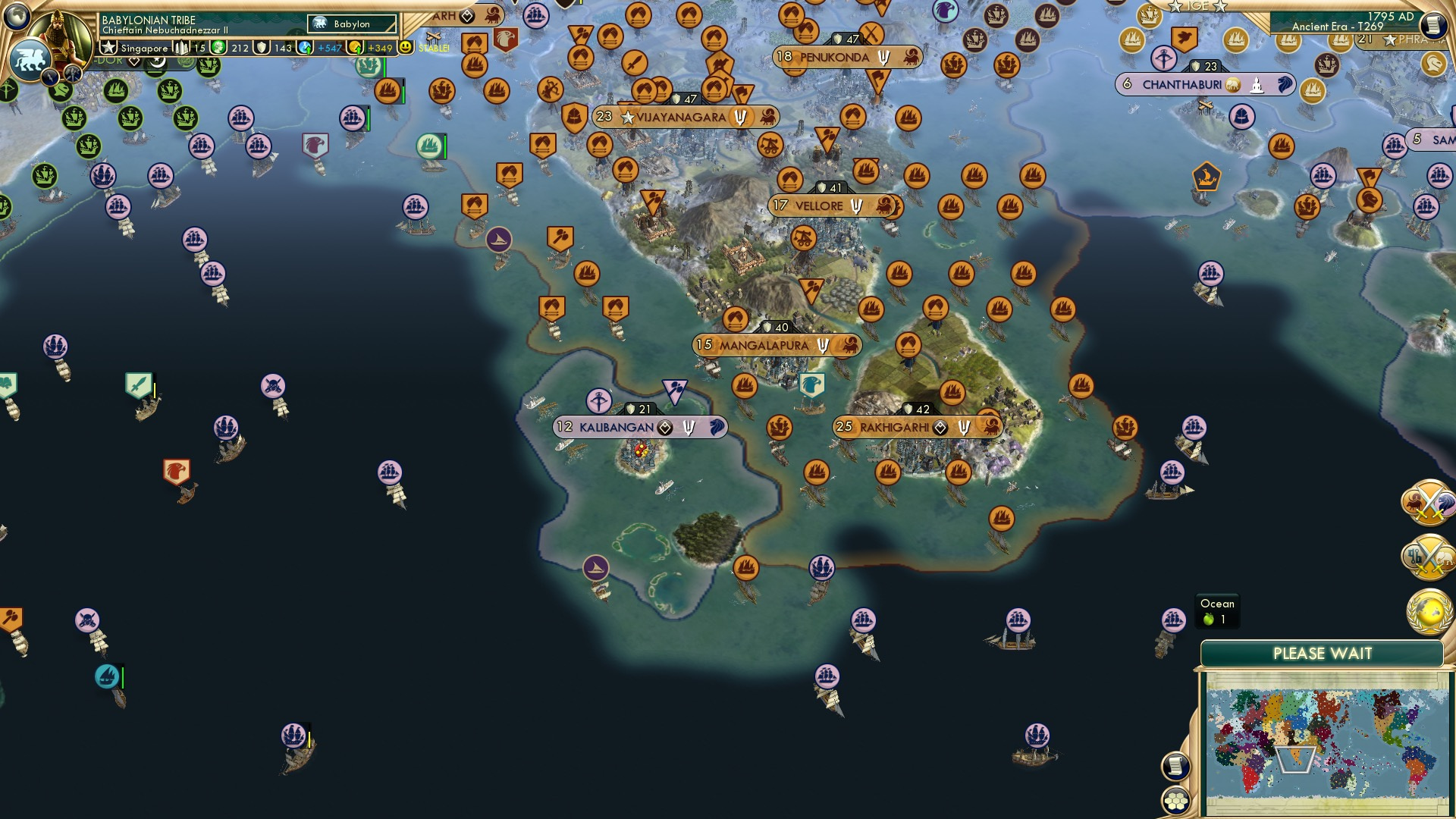Click the scroll log icon beside the minimap
The image size is (1456, 819).
[x=1175, y=766]
